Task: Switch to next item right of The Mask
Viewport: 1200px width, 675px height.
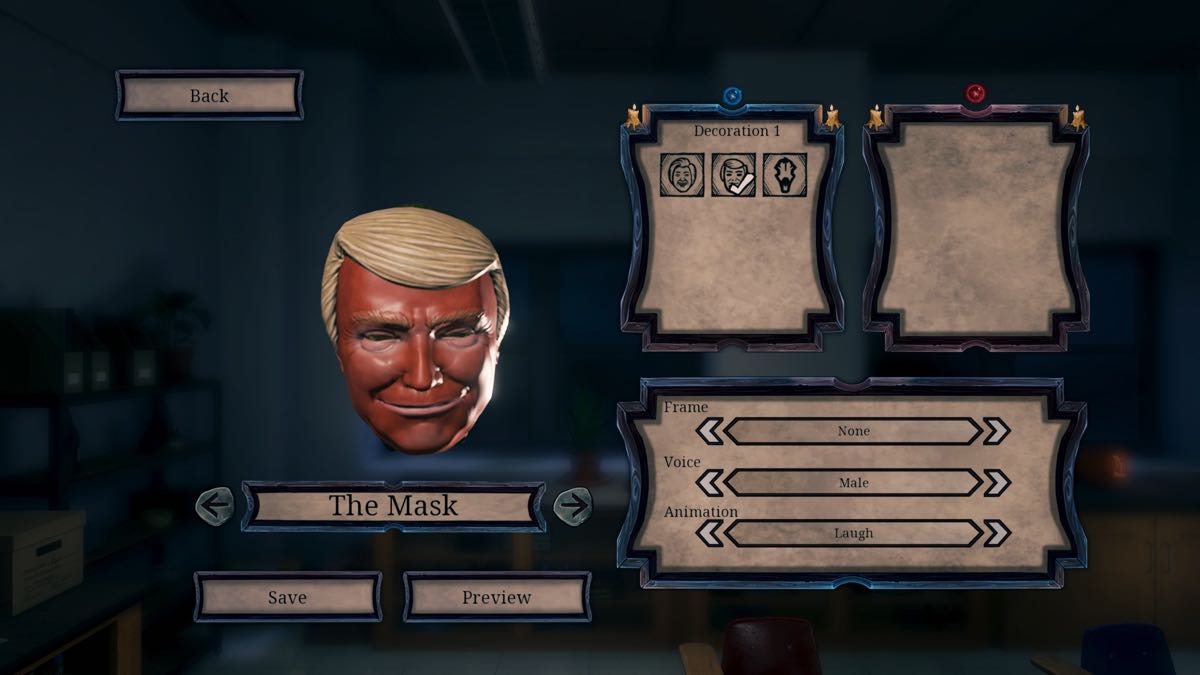Action: [573, 505]
